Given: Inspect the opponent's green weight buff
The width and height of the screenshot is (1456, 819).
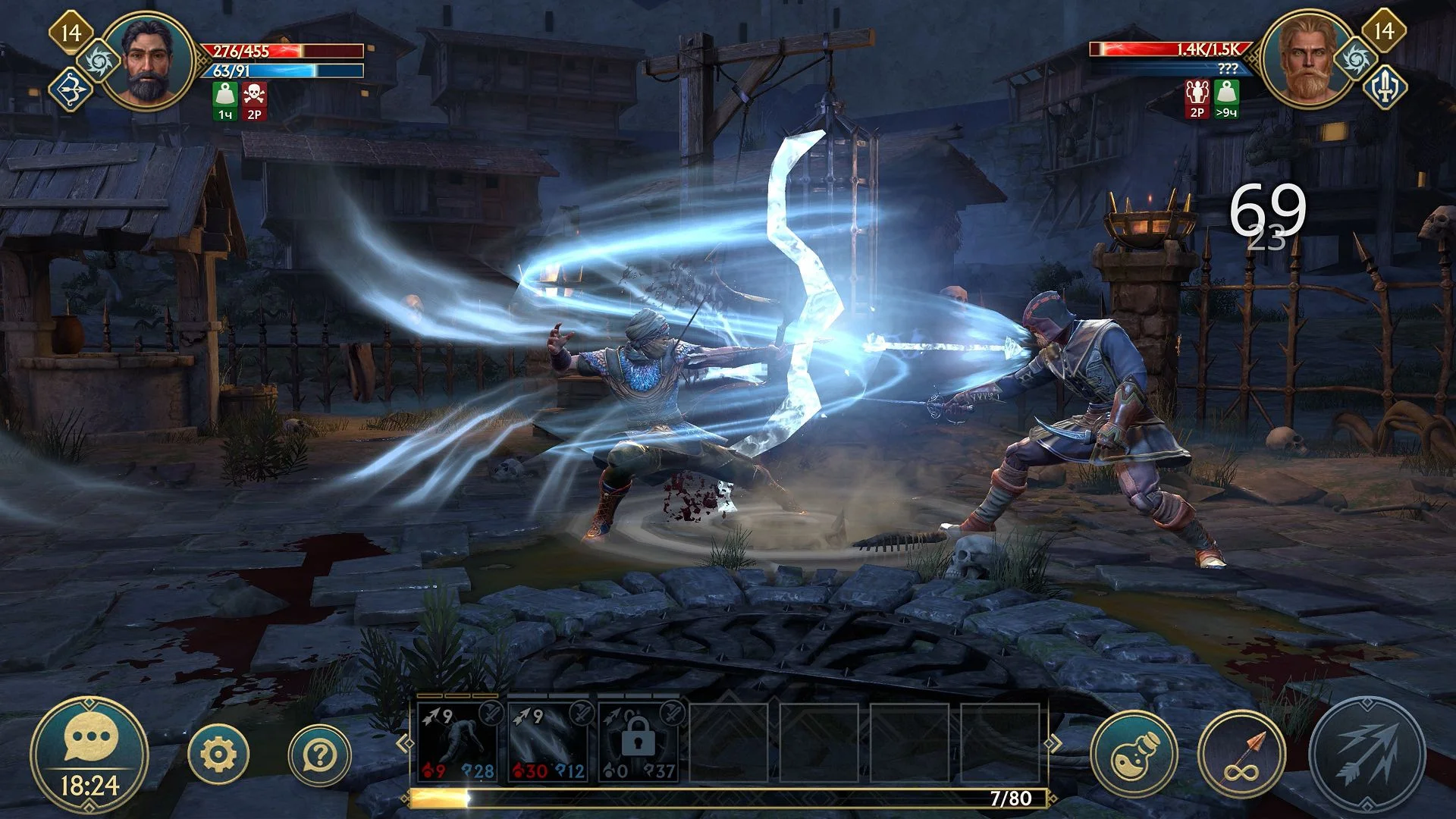Looking at the screenshot, I should click(1226, 99).
